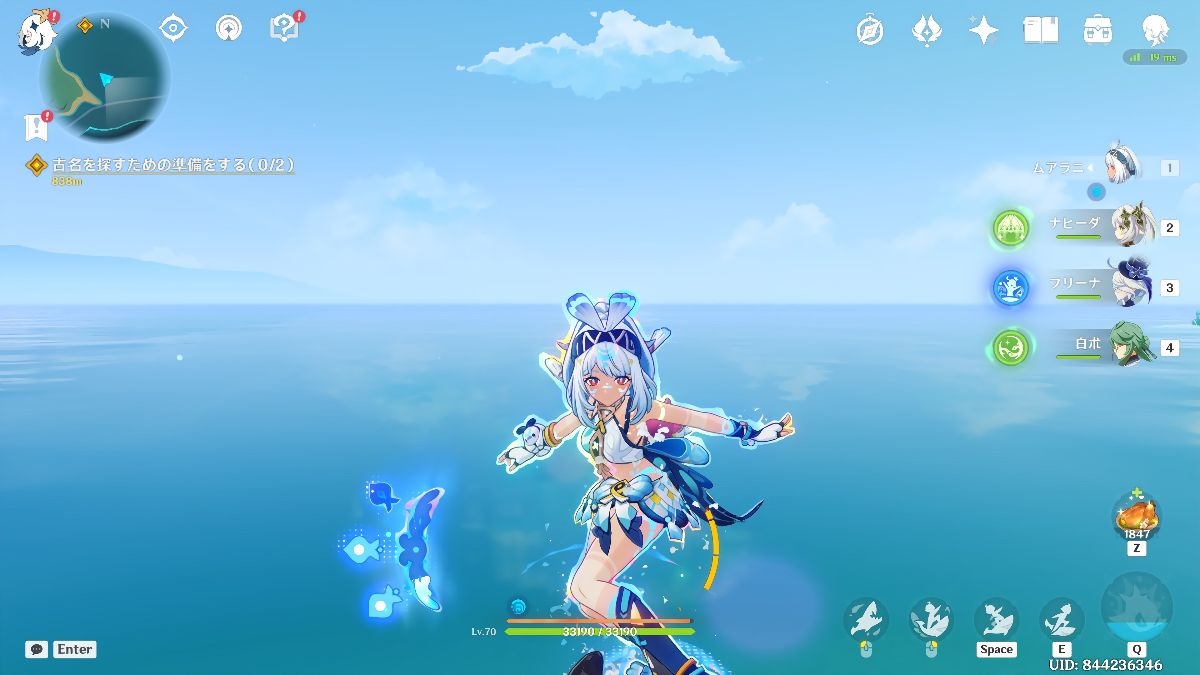
Task: Switch to party member 白朮
Action: click(x=1130, y=347)
